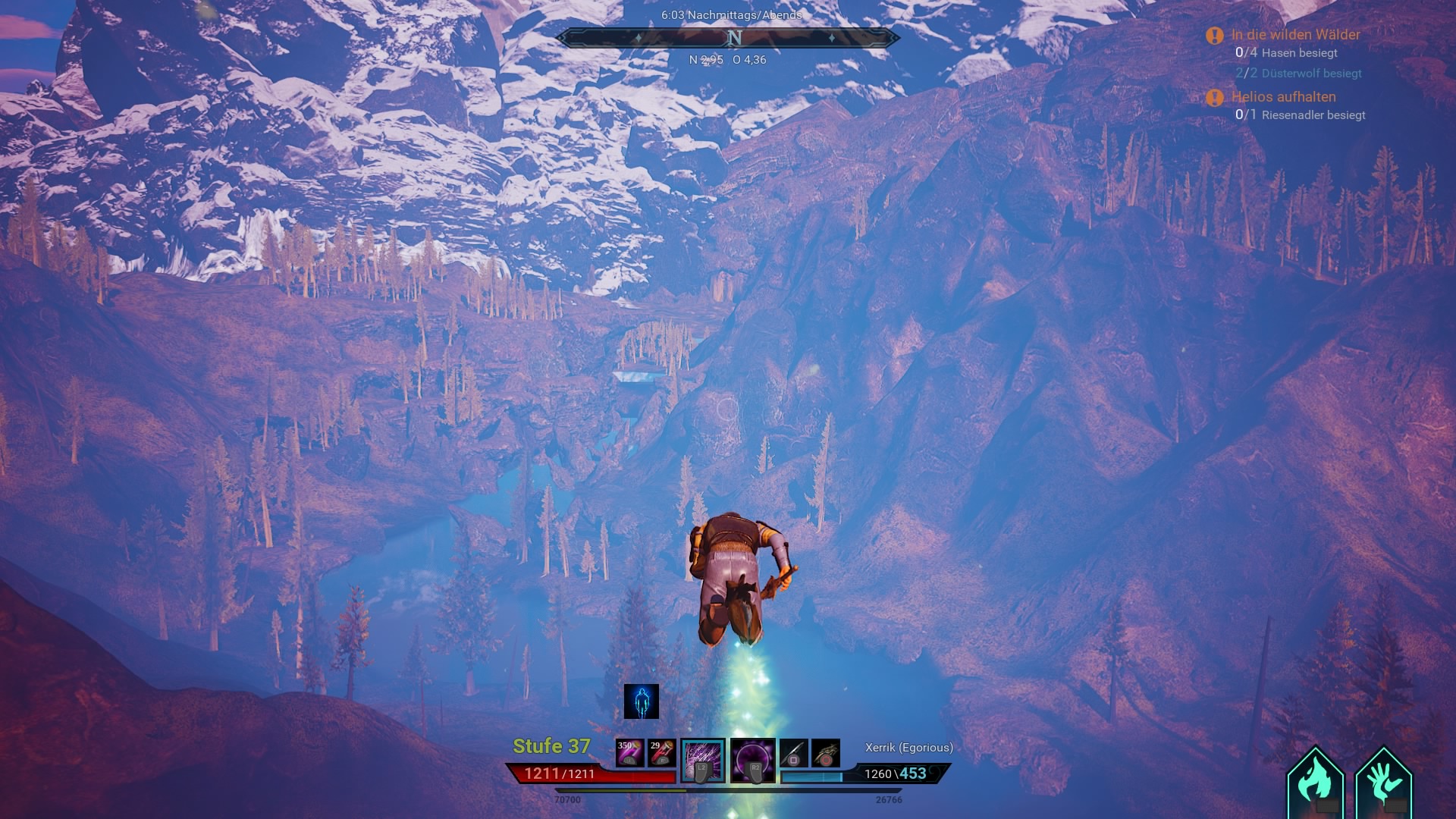Screen dimensions: 1456x819
Task: Cast the dark purple orb ability
Action: 752,760
